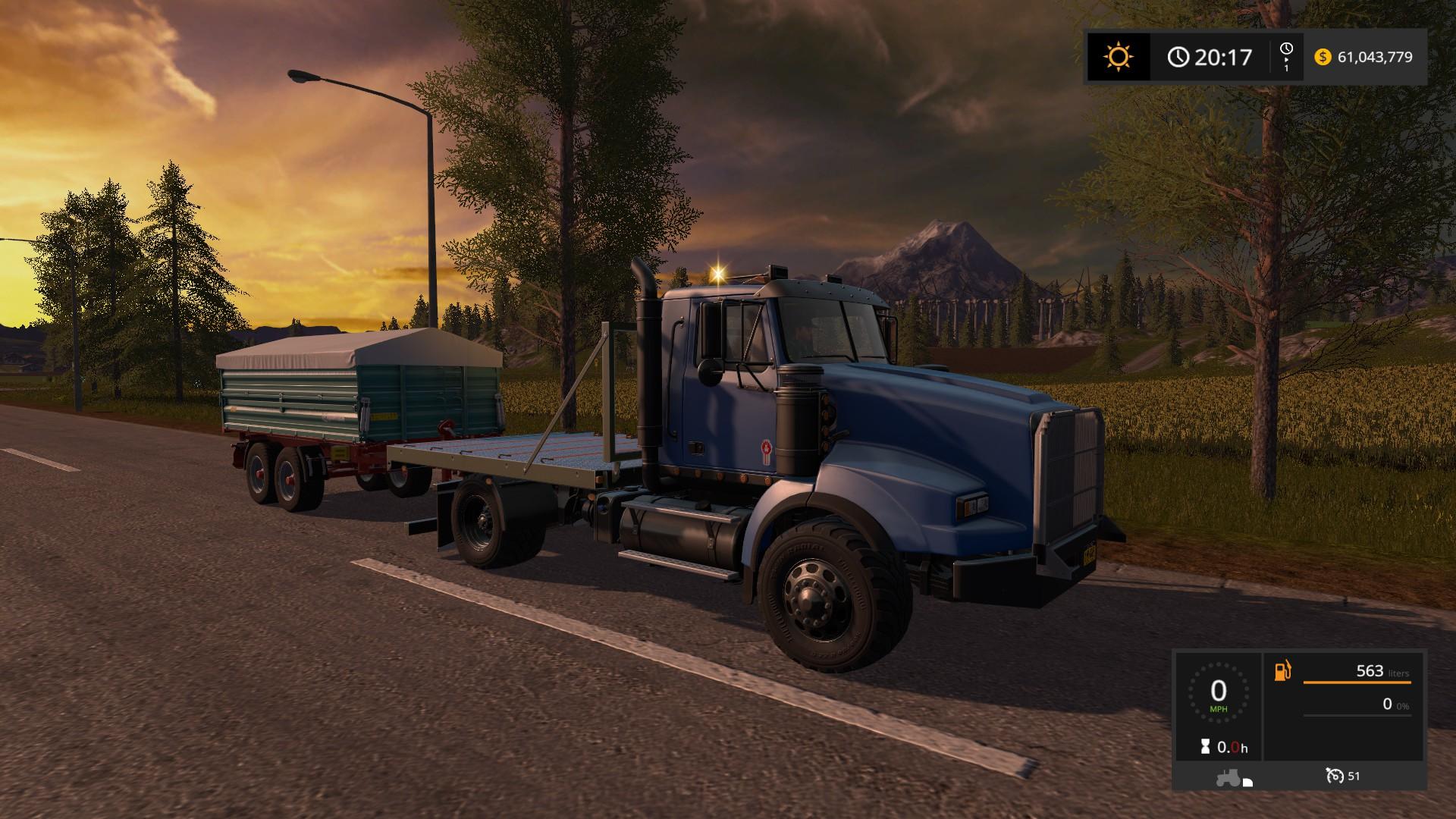
Task: Click the gold coin money icon
Action: pyautogui.click(x=1323, y=57)
